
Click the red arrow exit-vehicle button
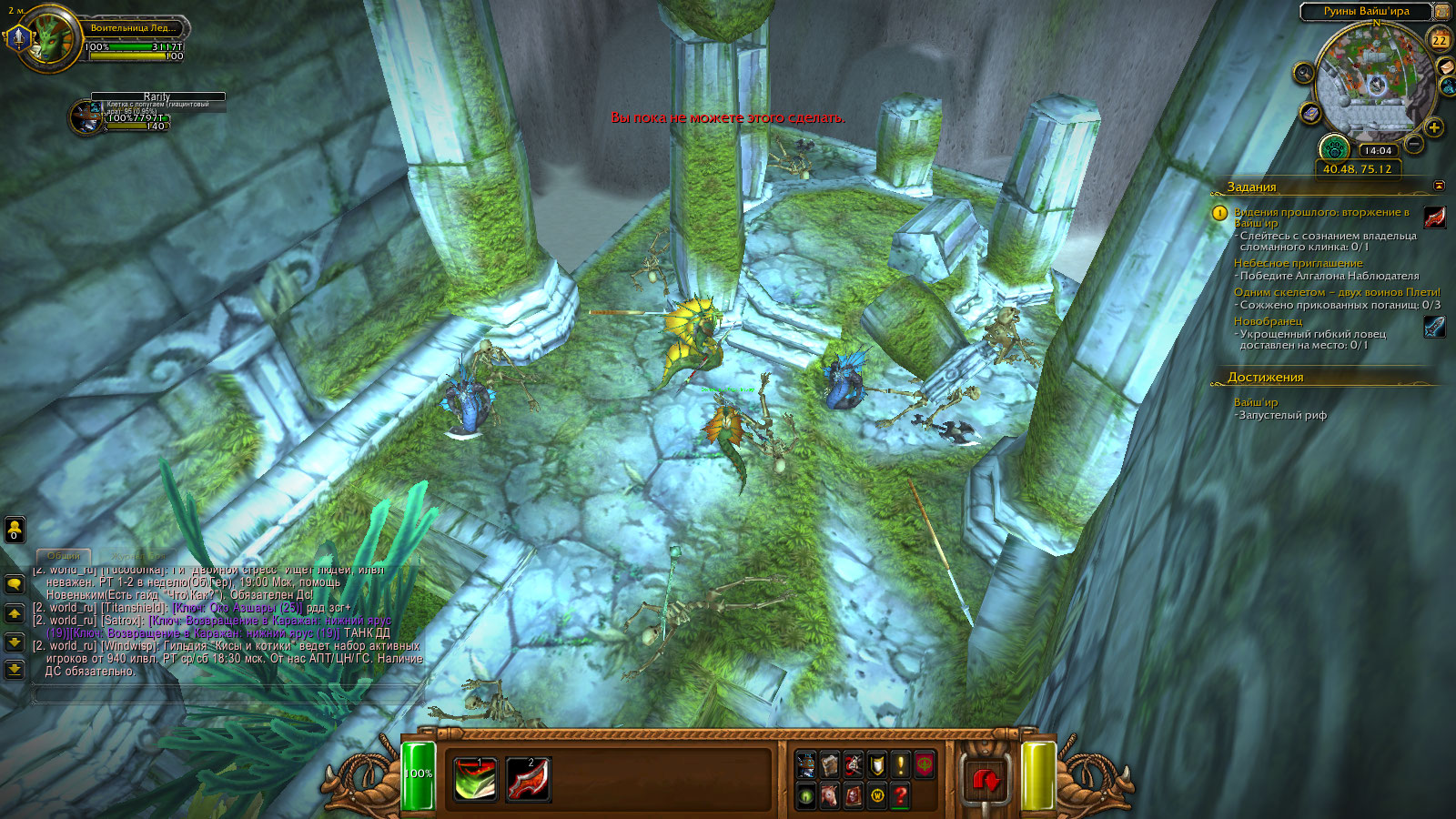[x=986, y=780]
